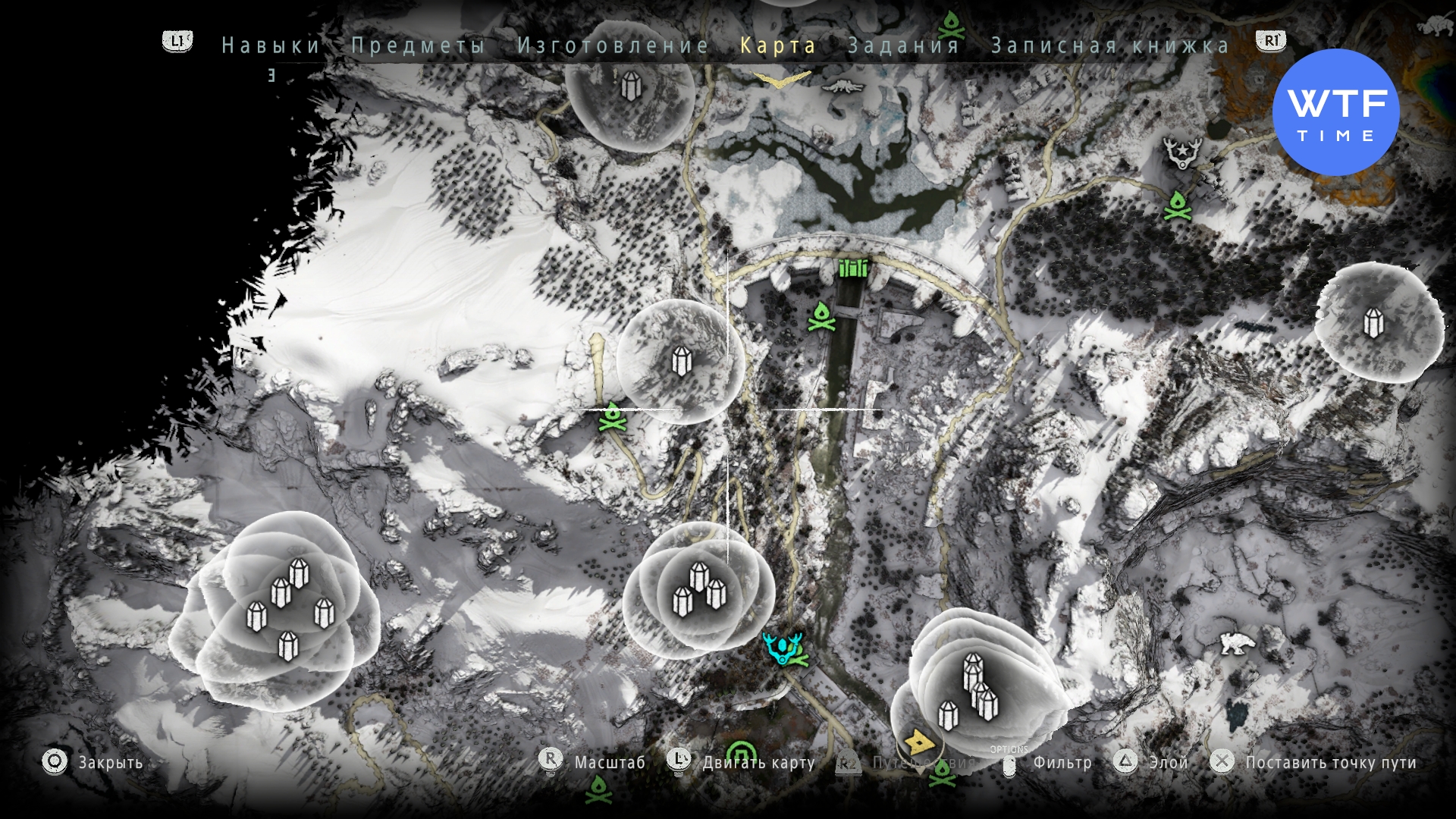Screen dimensions: 1456x819
Task: Switch to the Навыки tab
Action: point(271,45)
